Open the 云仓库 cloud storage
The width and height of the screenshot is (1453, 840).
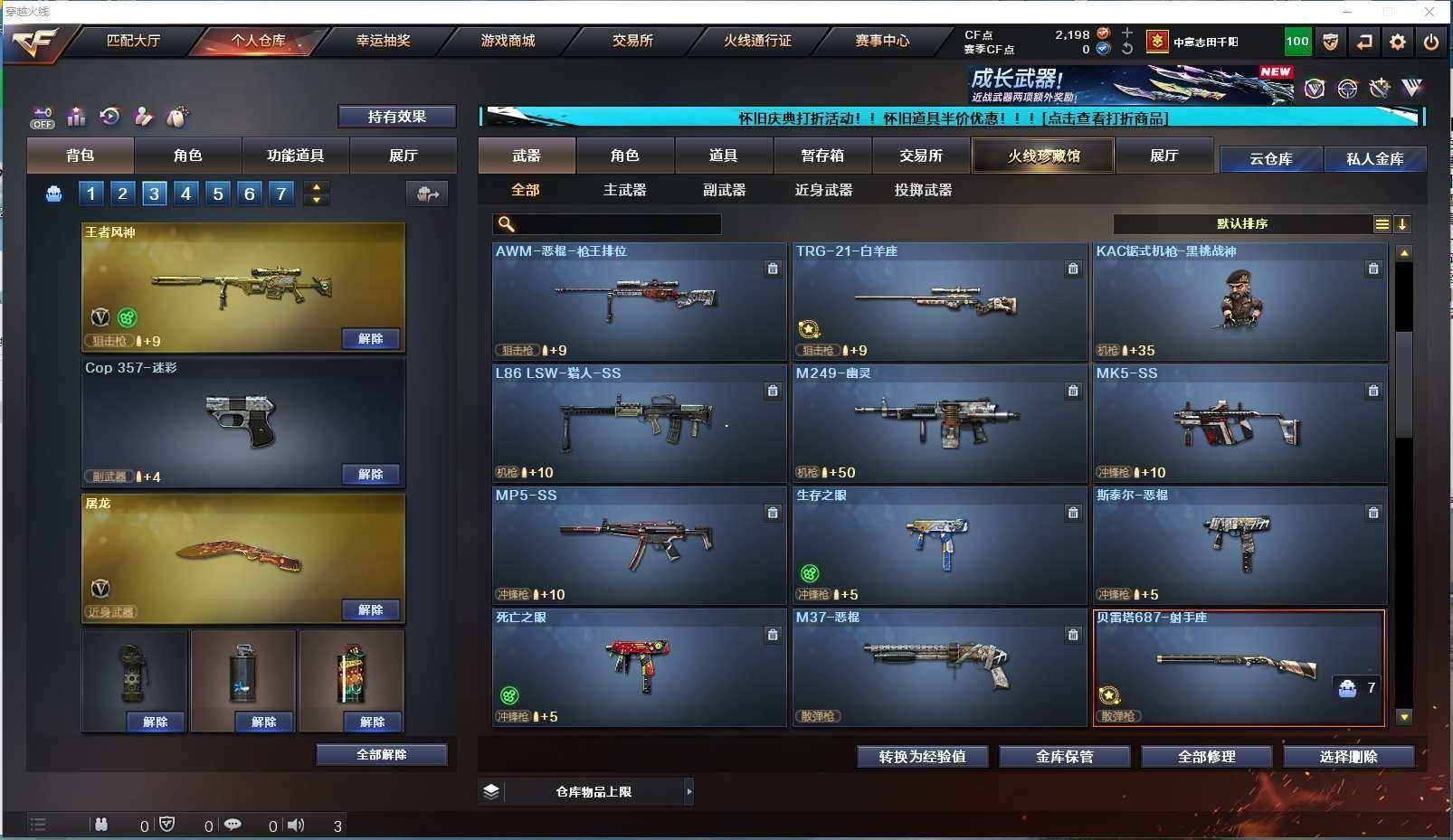tap(1270, 159)
